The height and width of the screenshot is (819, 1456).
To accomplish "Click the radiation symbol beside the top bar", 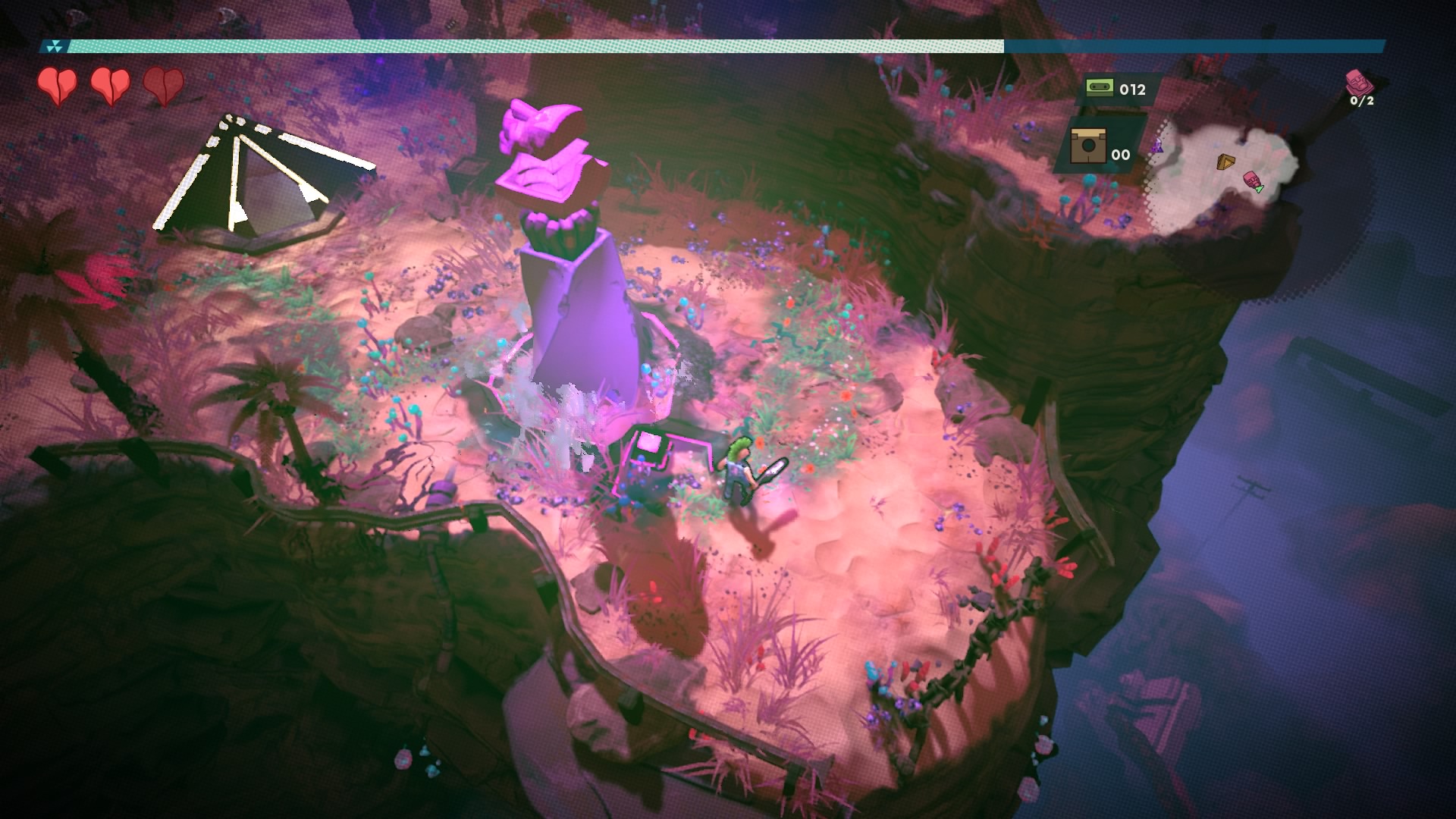I will (55, 47).
